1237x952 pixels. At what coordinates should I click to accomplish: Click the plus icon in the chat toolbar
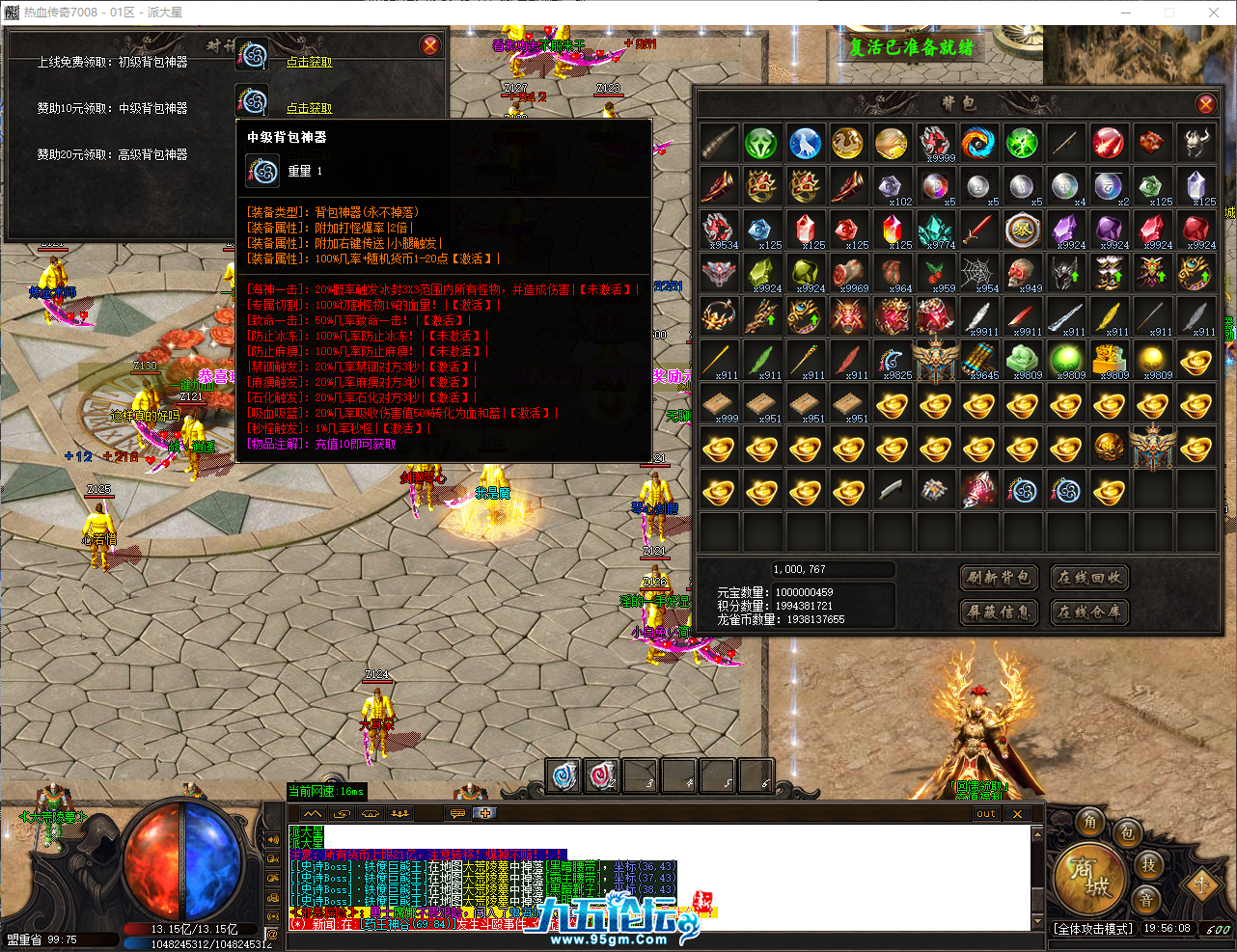484,813
